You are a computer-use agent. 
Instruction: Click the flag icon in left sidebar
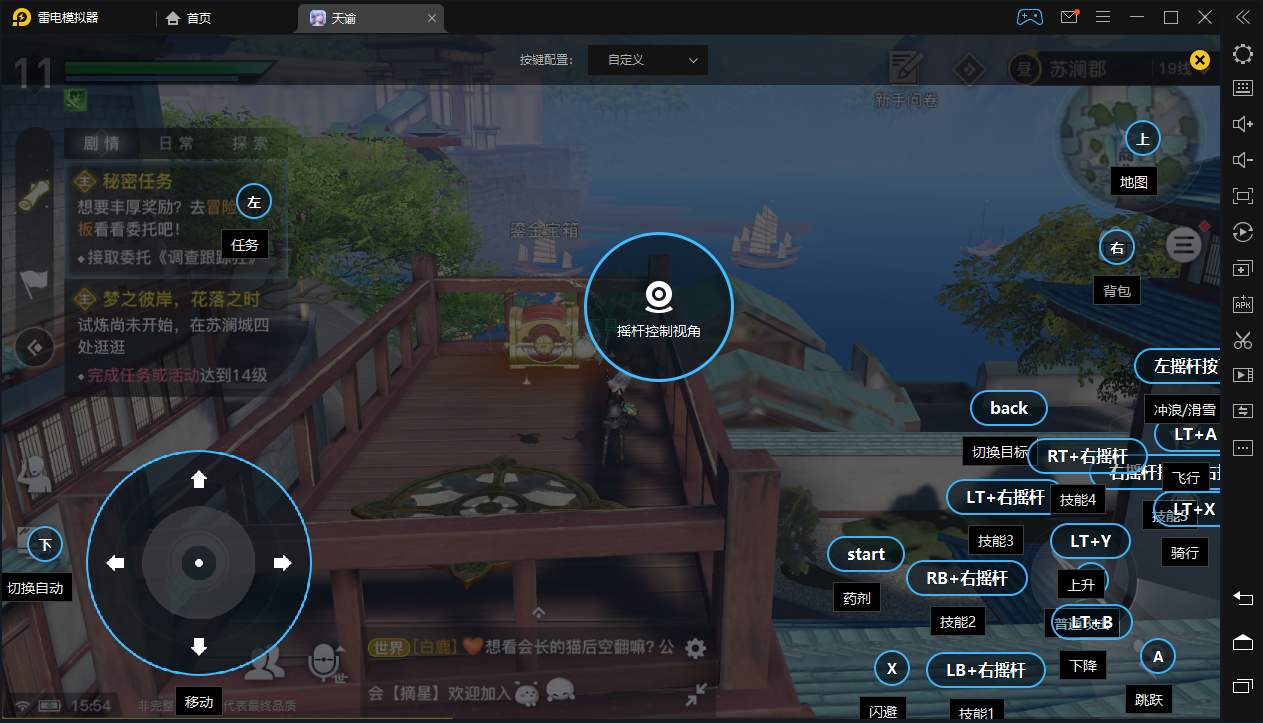pyautogui.click(x=35, y=282)
